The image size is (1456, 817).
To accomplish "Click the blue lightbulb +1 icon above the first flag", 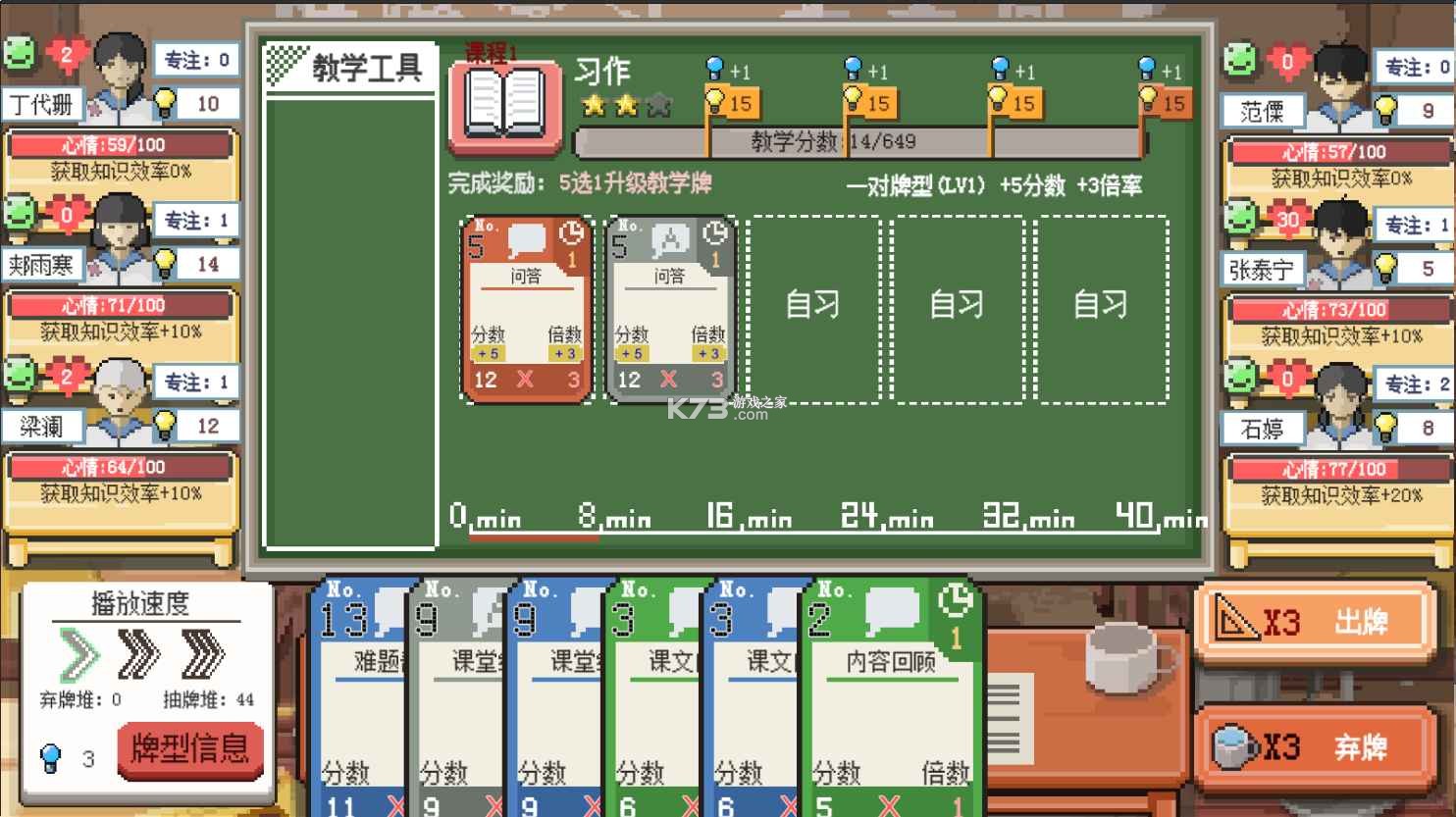I will (x=713, y=70).
